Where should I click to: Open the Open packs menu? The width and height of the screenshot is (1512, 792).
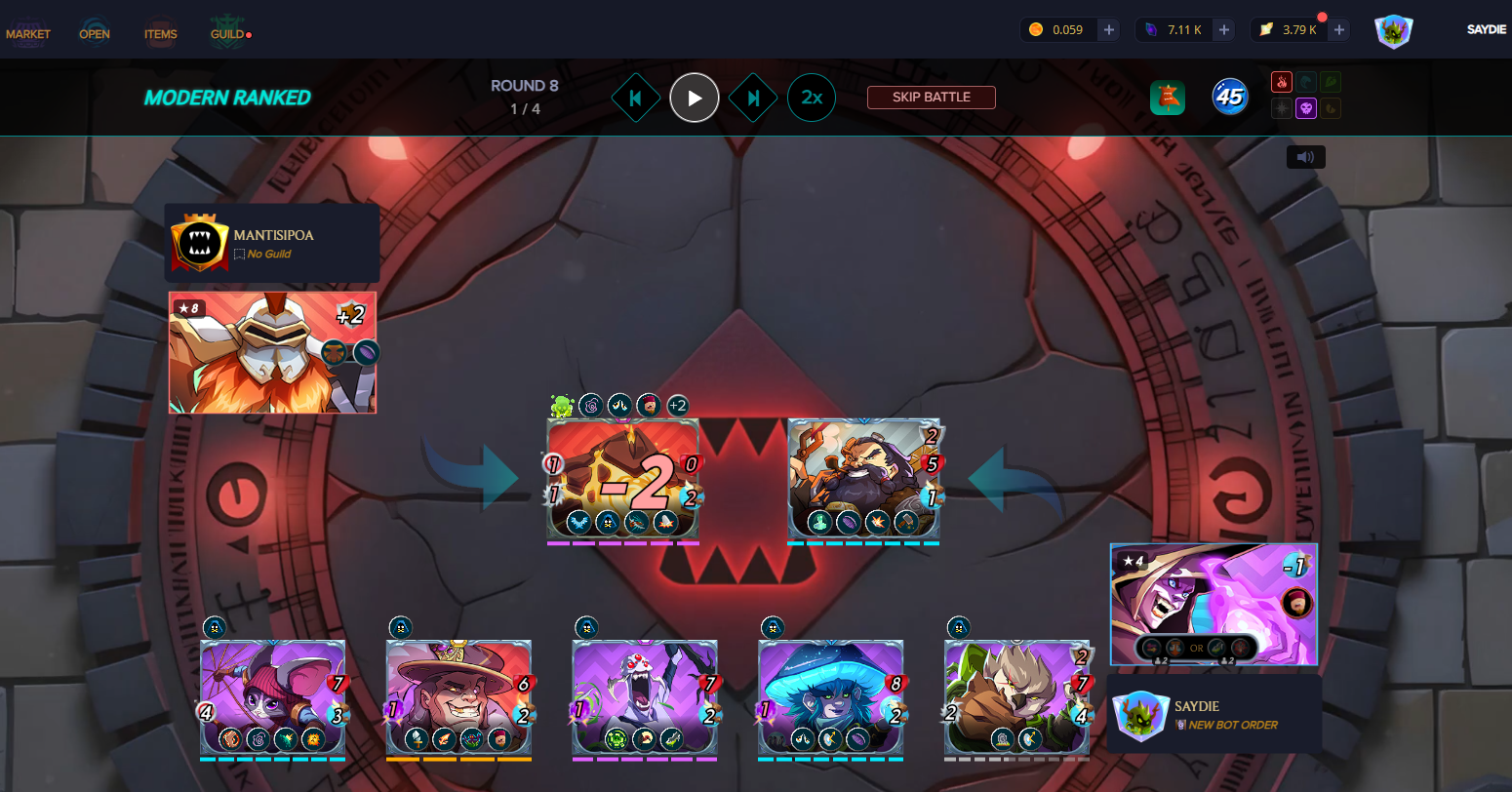(x=95, y=34)
